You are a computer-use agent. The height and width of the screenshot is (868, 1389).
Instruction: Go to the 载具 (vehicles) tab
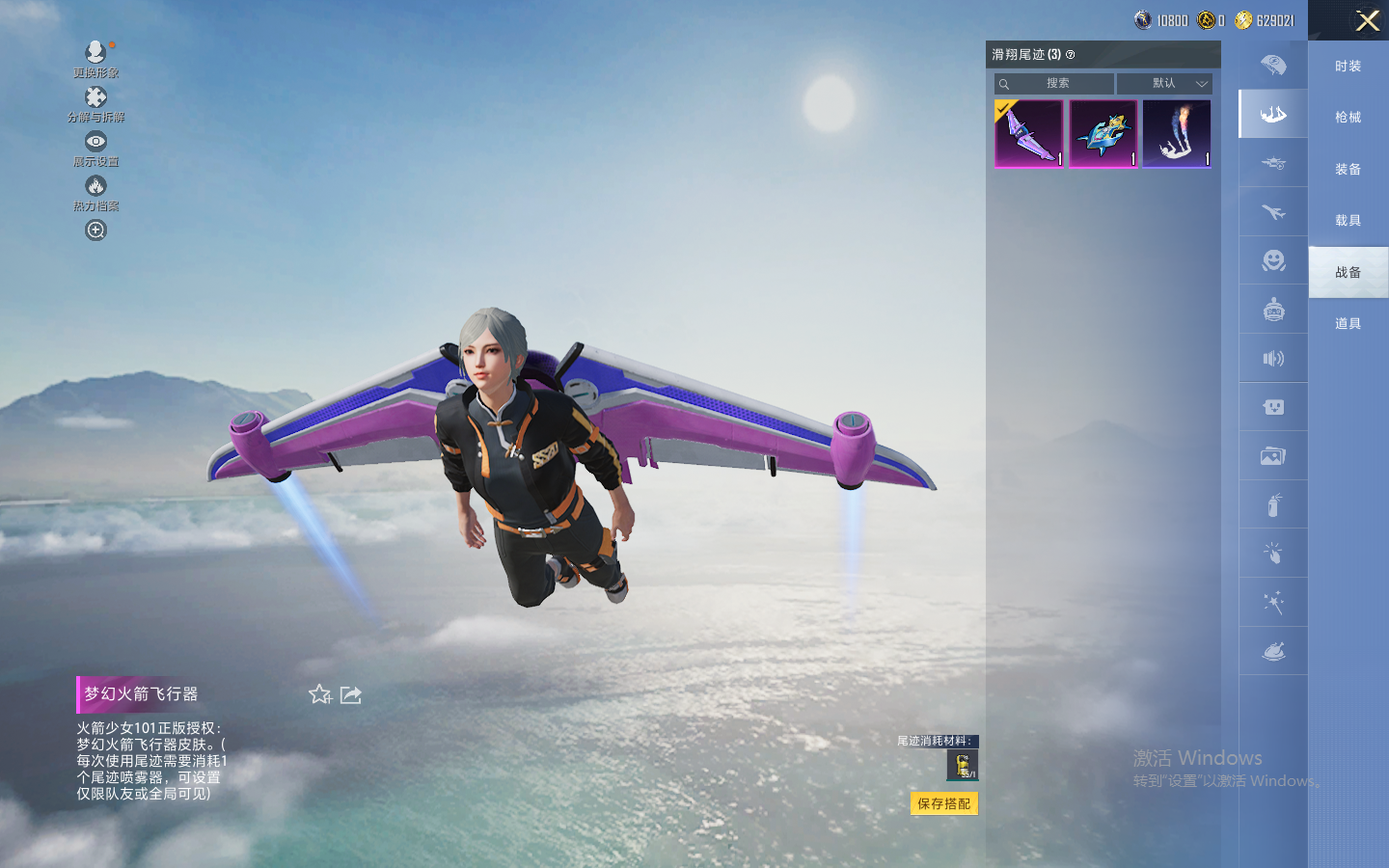point(1348,221)
